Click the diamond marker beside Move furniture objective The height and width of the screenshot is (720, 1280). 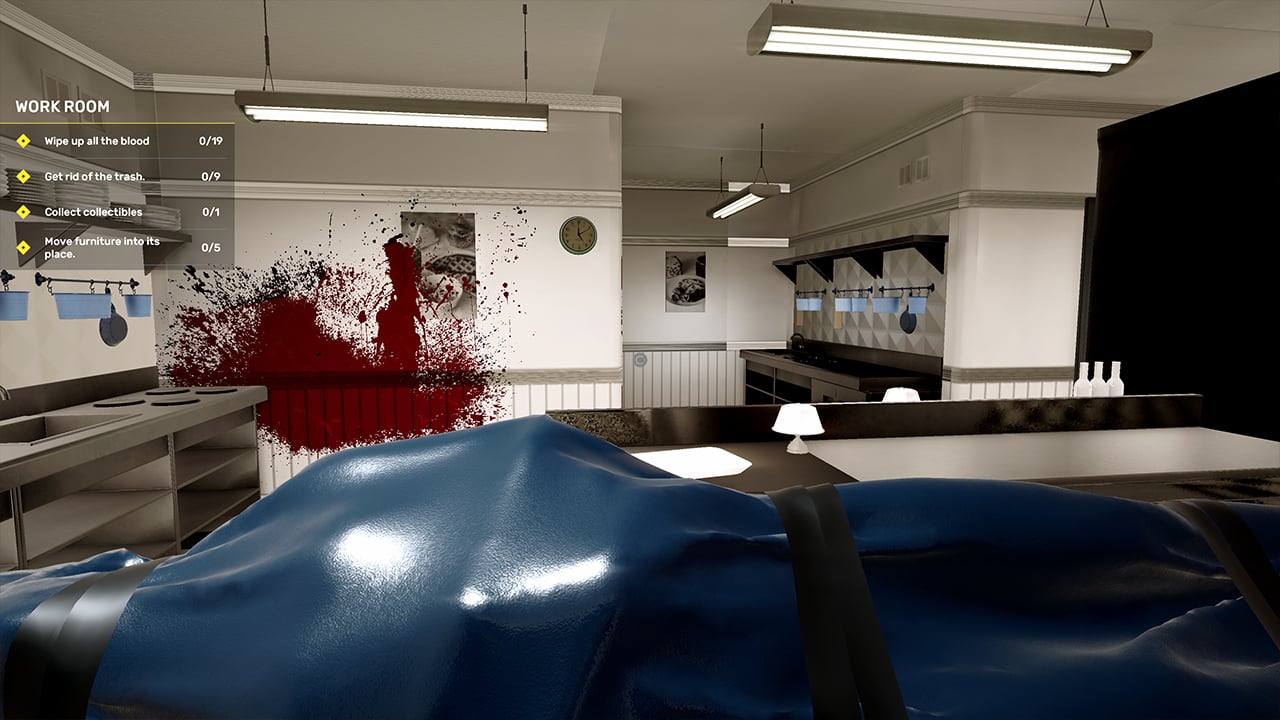(x=22, y=247)
